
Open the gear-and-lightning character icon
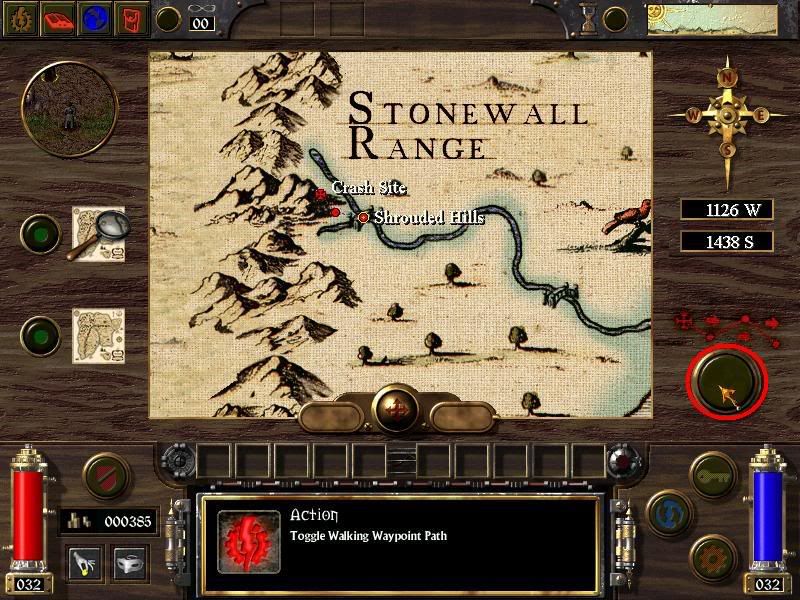point(19,18)
